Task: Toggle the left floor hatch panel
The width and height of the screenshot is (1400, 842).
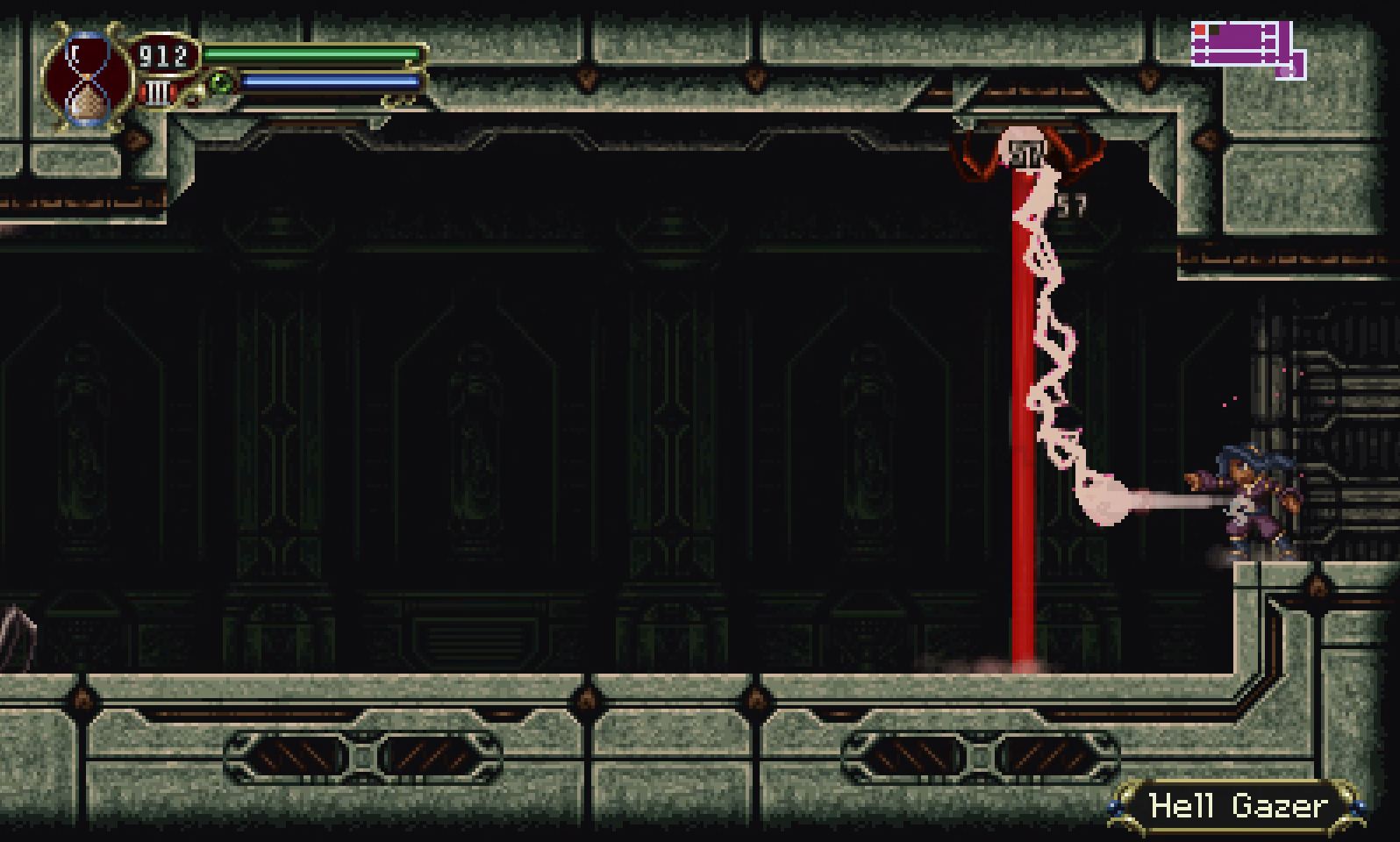Action: (360, 753)
